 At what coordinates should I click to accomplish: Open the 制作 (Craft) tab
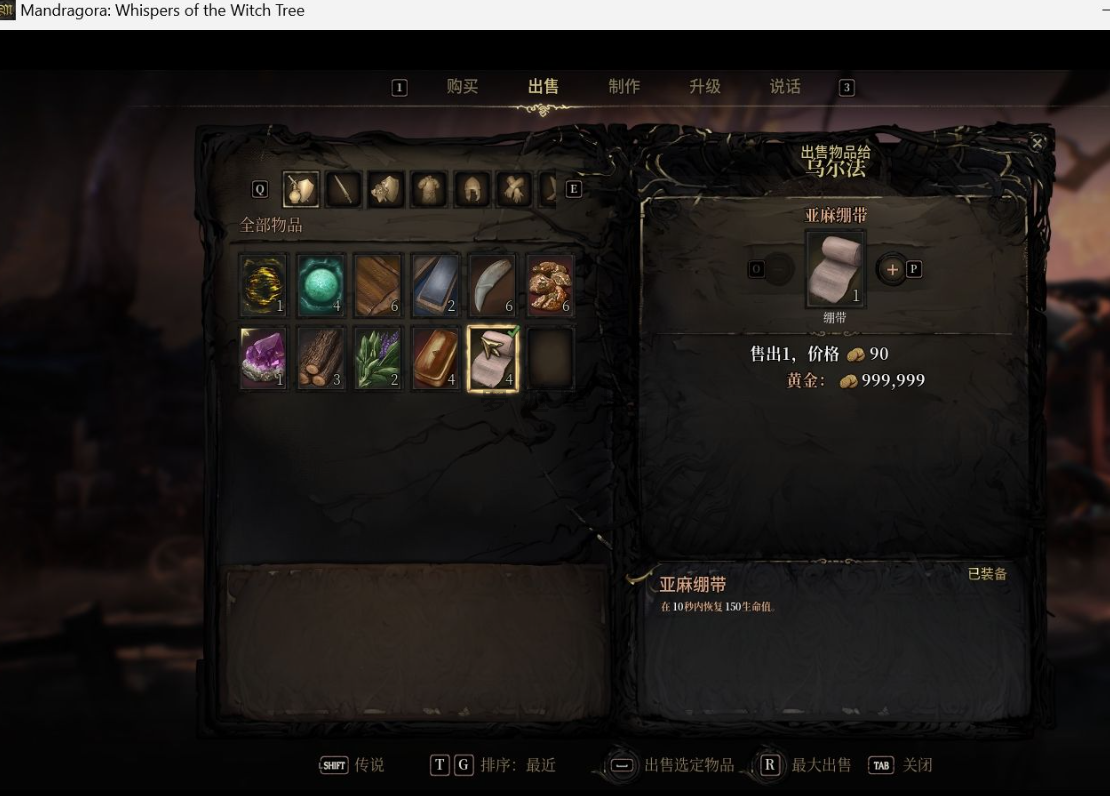click(x=624, y=87)
